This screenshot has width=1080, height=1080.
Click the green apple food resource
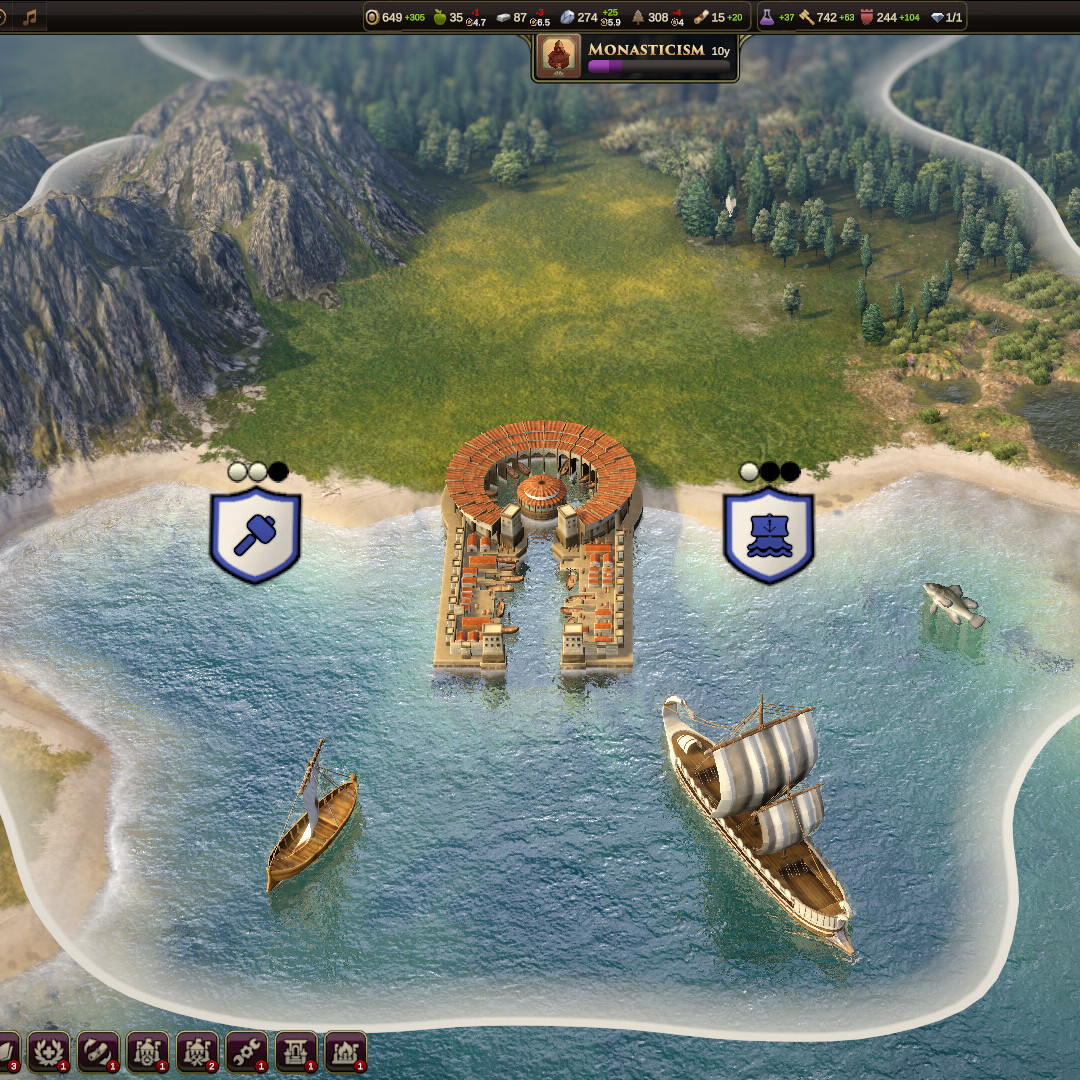[x=439, y=17]
